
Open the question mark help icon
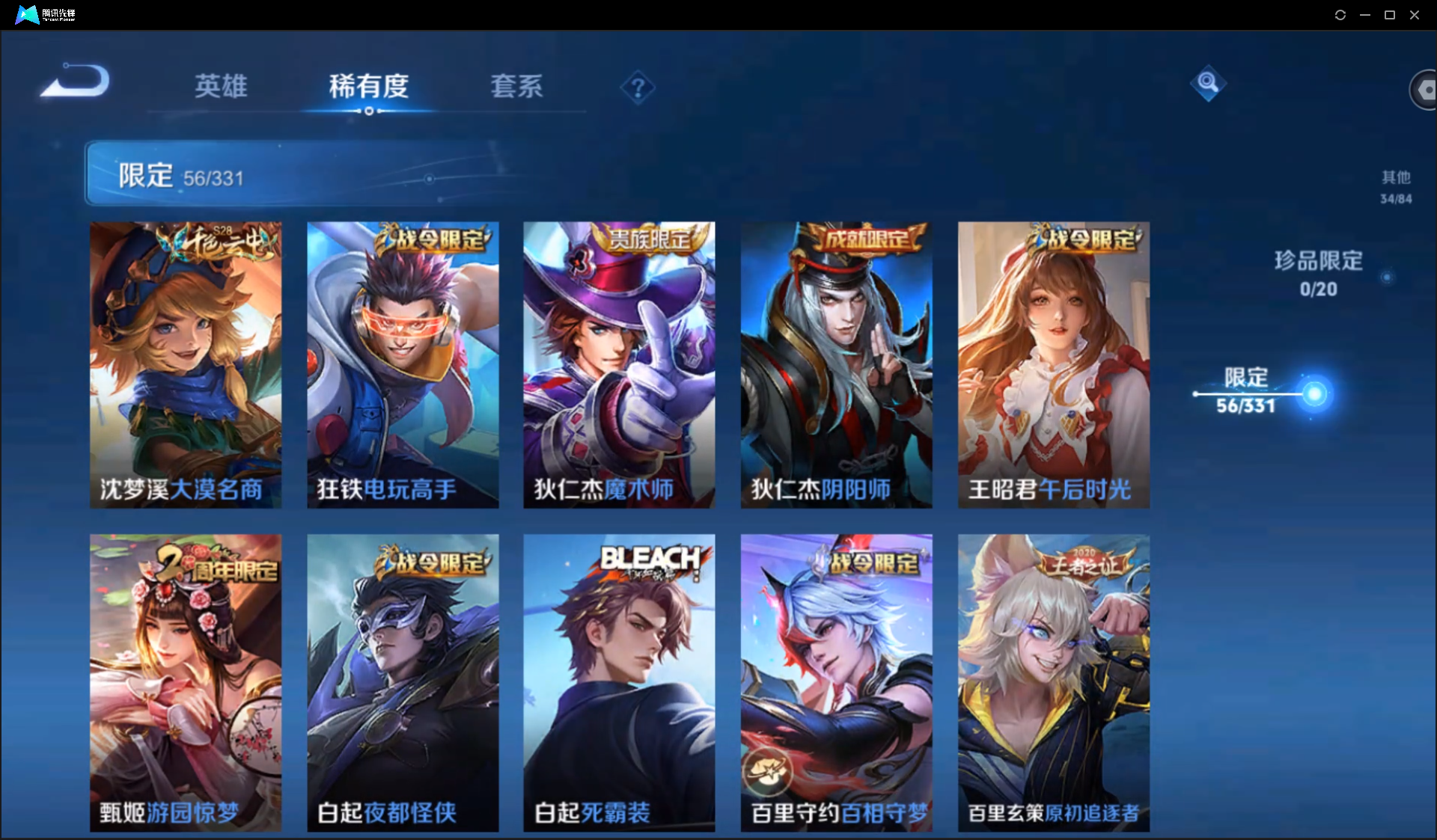coord(638,88)
